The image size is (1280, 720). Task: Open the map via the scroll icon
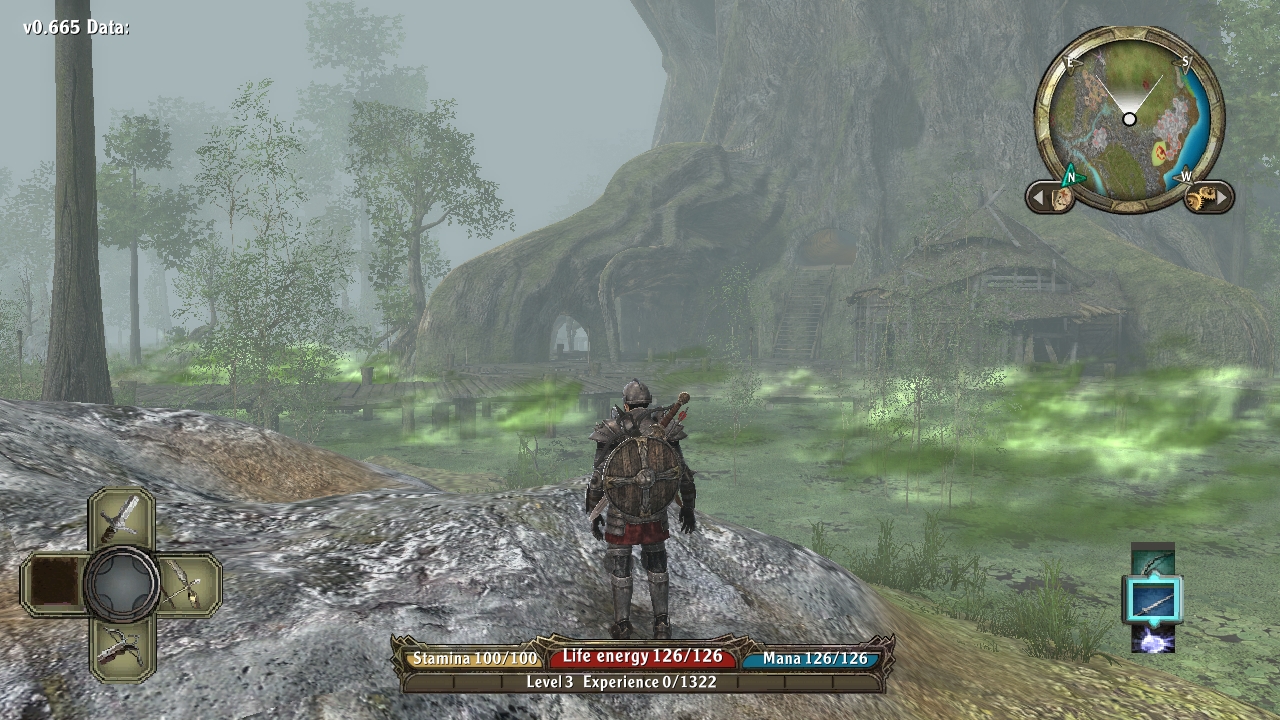[x=1060, y=197]
